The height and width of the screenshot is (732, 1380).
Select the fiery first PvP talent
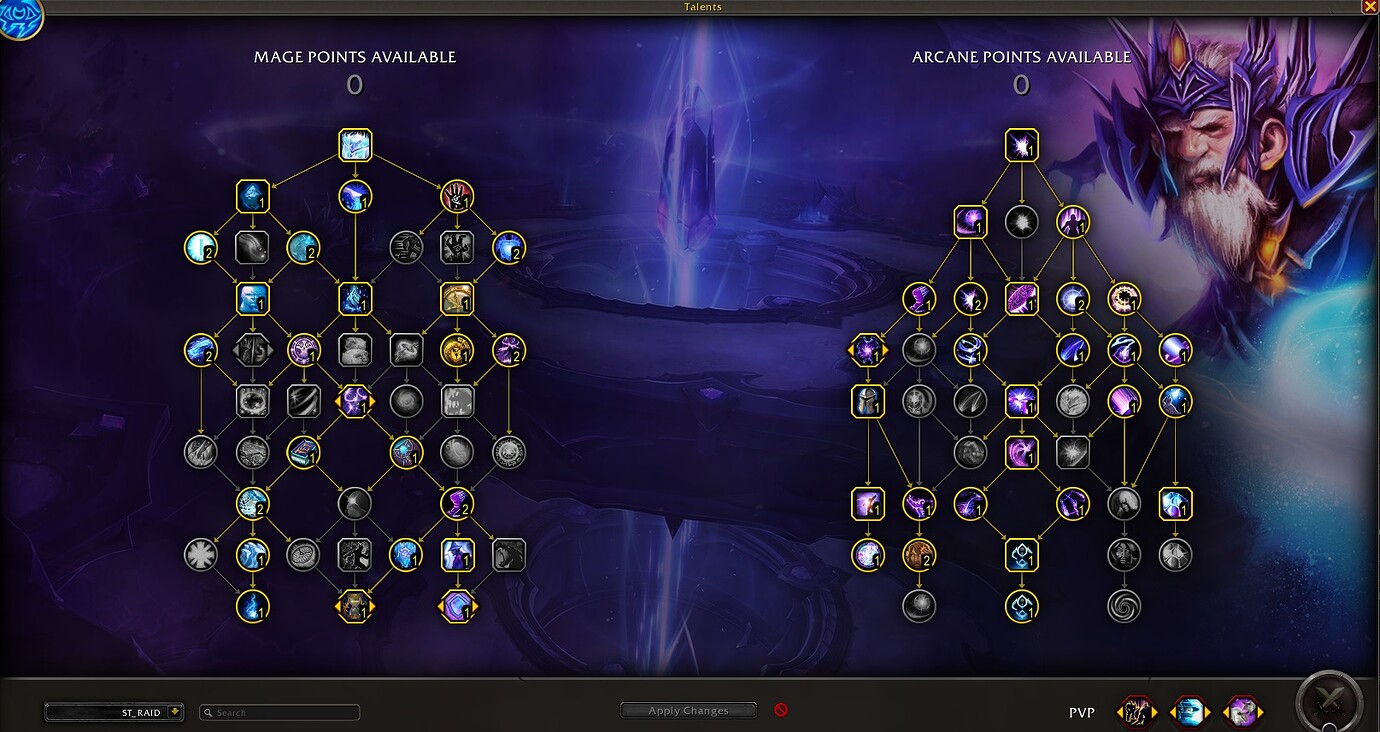[x=1135, y=711]
